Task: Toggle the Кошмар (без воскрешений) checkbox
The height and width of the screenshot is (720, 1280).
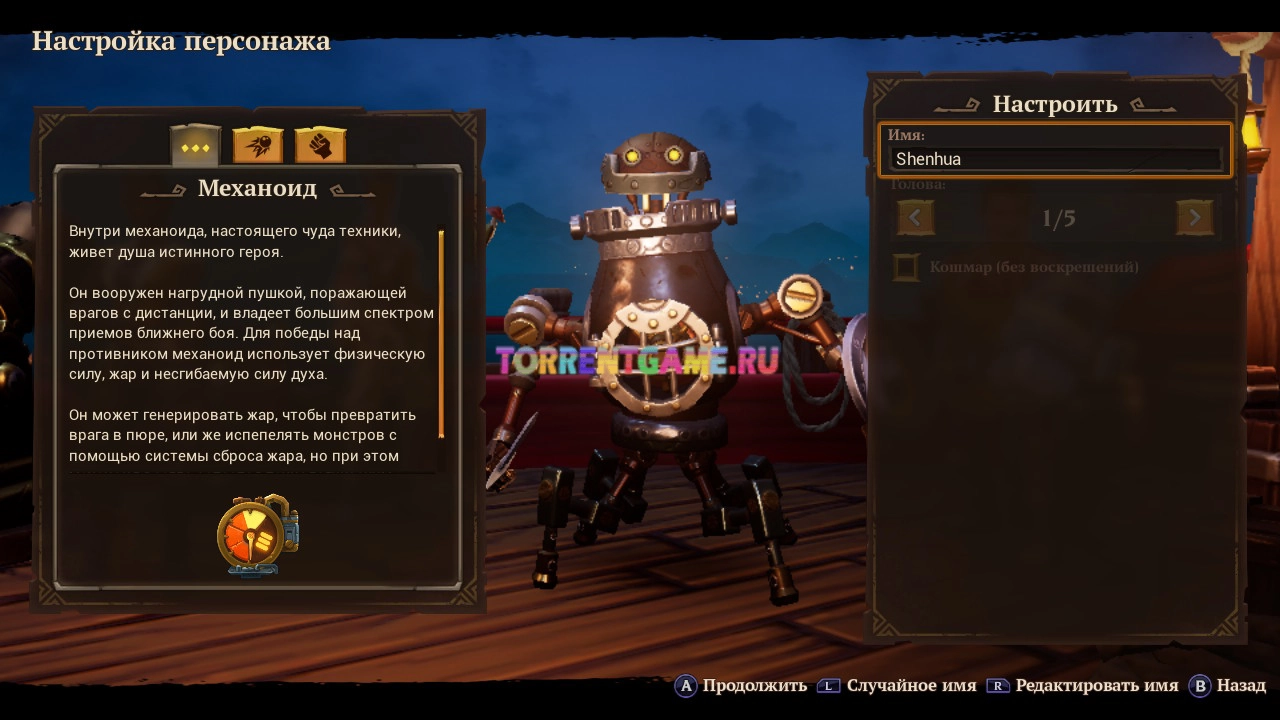Action: [906, 267]
